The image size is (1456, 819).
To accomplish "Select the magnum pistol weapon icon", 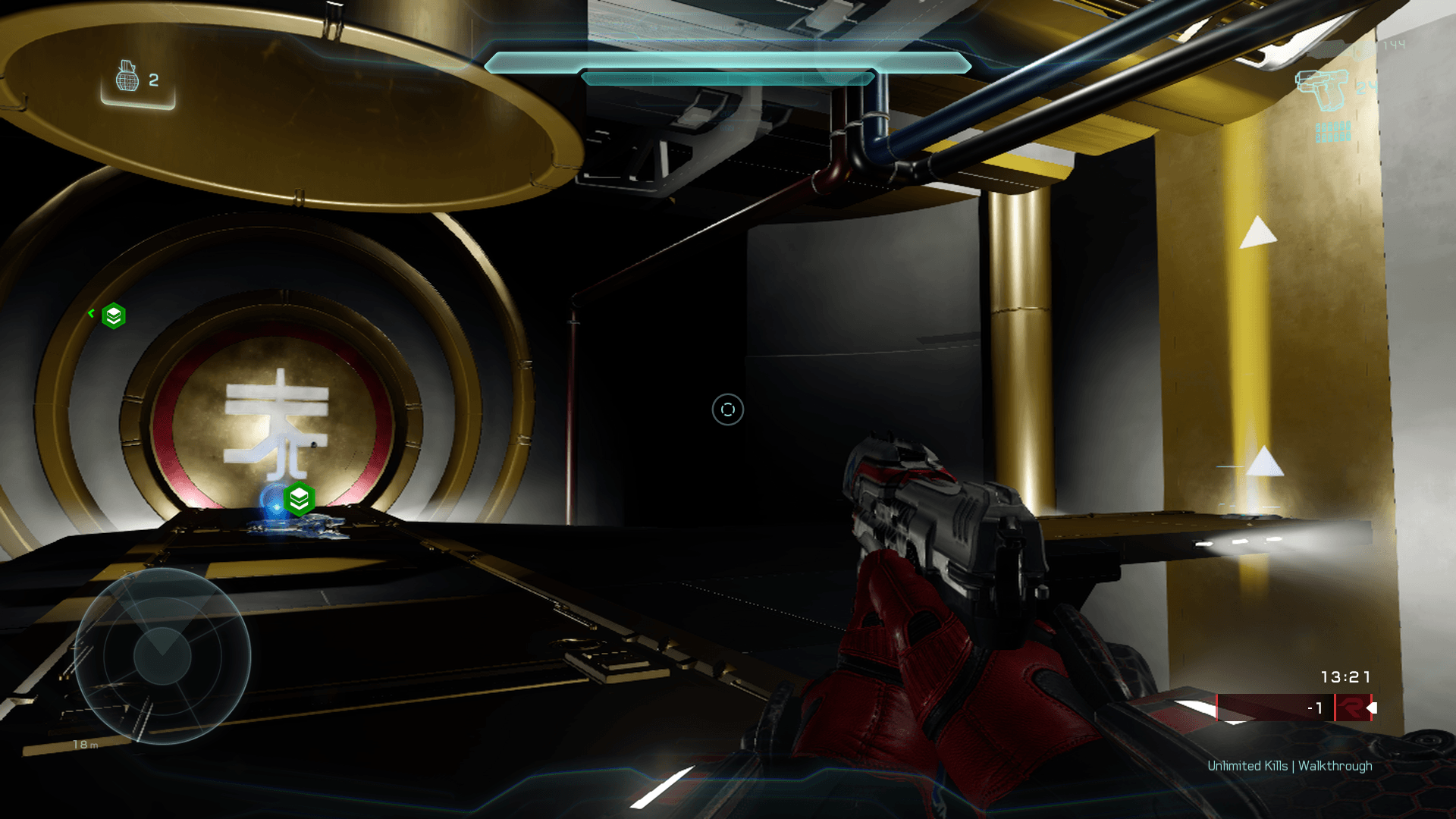I will tap(1322, 89).
